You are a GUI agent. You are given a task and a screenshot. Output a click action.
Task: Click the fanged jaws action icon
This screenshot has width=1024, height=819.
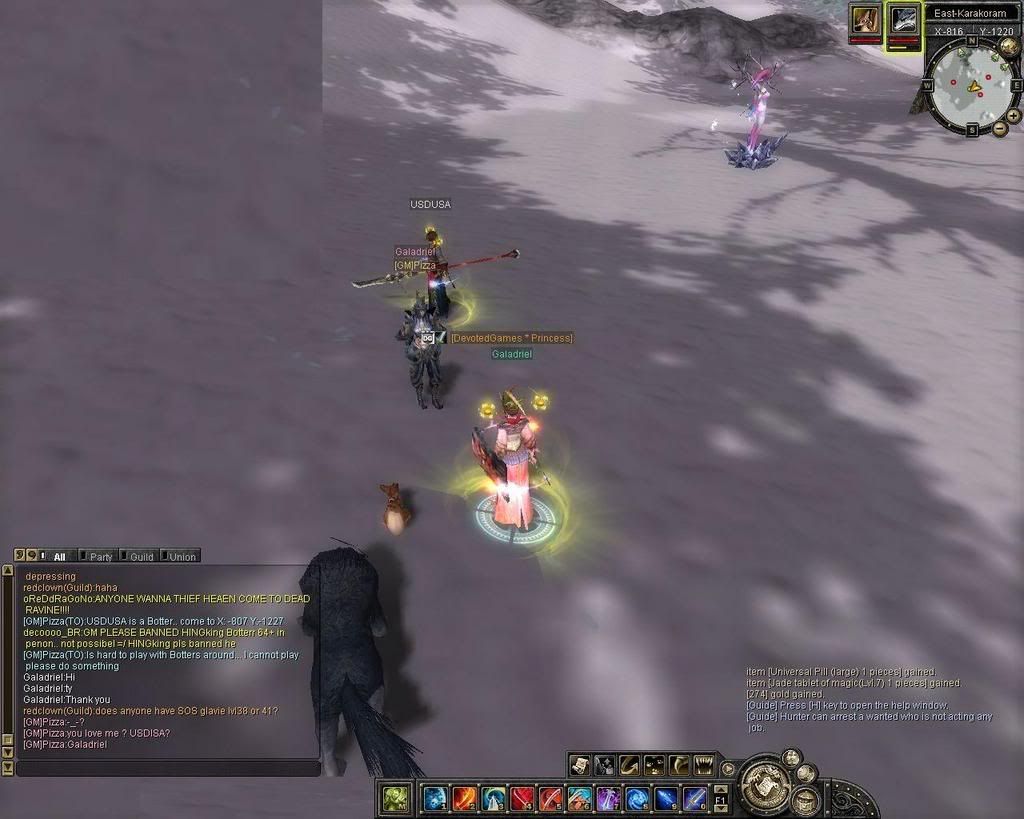coord(704,766)
